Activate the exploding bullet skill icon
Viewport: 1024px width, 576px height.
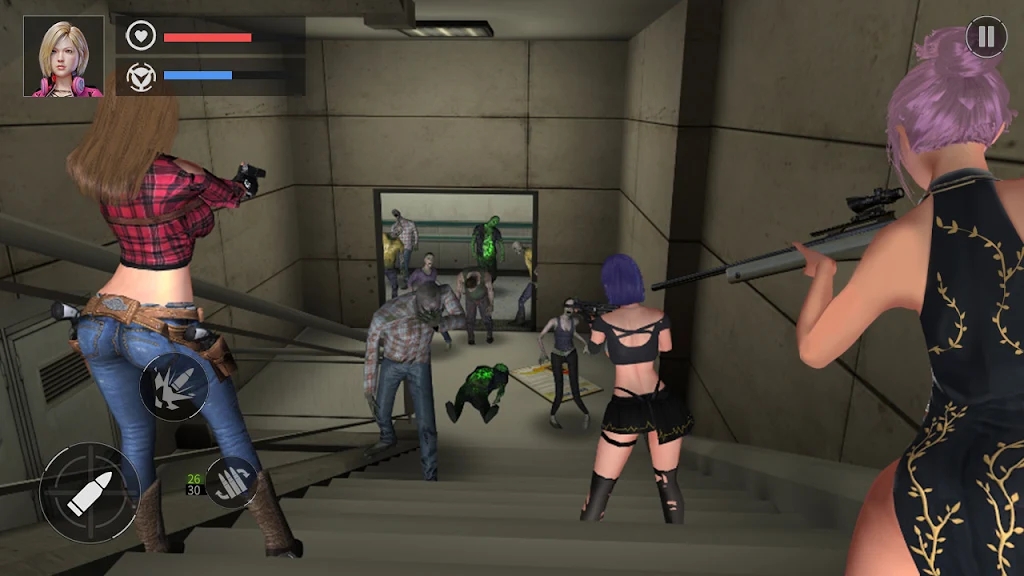(x=174, y=387)
